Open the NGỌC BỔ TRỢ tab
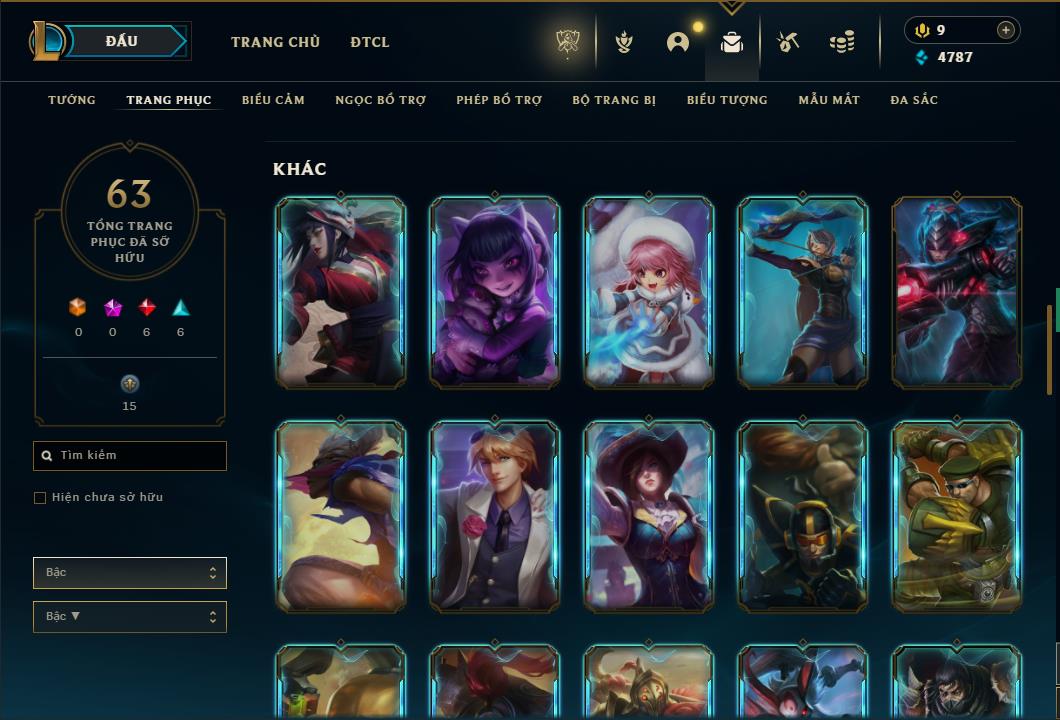1060x720 pixels. click(x=380, y=100)
